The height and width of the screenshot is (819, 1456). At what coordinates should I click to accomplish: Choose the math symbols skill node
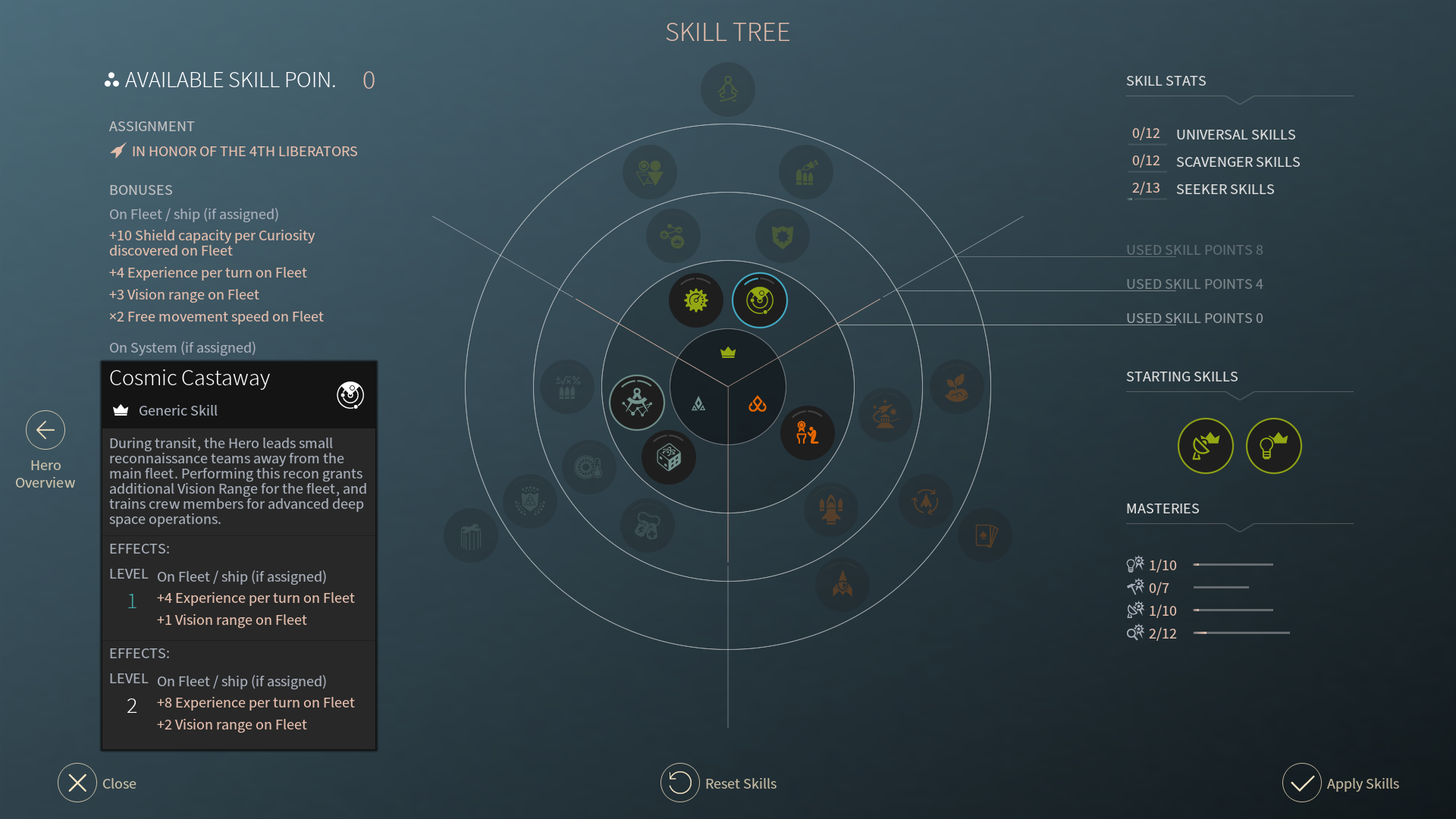click(x=567, y=387)
